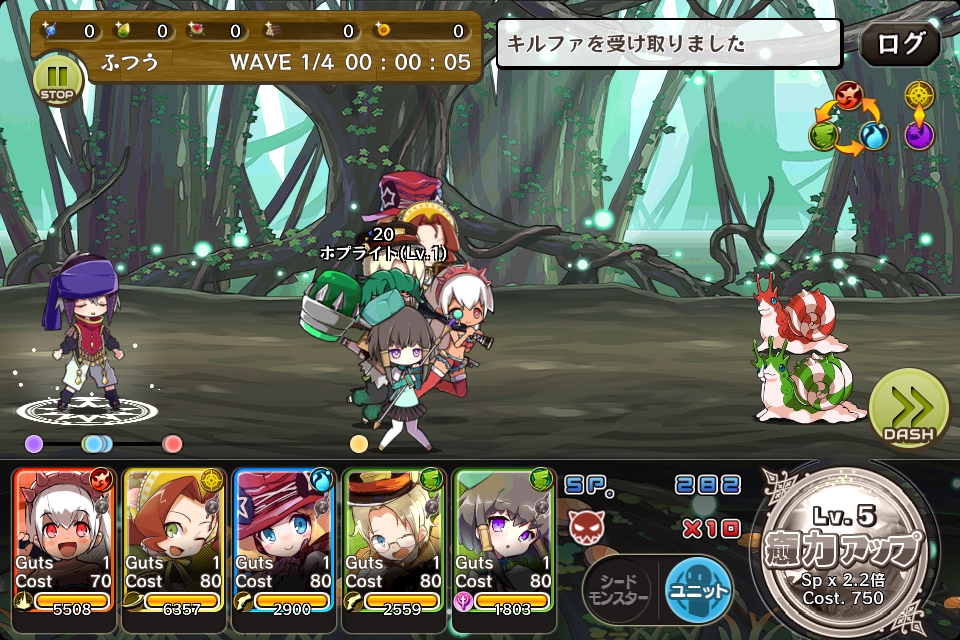
Task: Summon the gray-haired purple-eyed unit card
Action: pyautogui.click(x=504, y=540)
